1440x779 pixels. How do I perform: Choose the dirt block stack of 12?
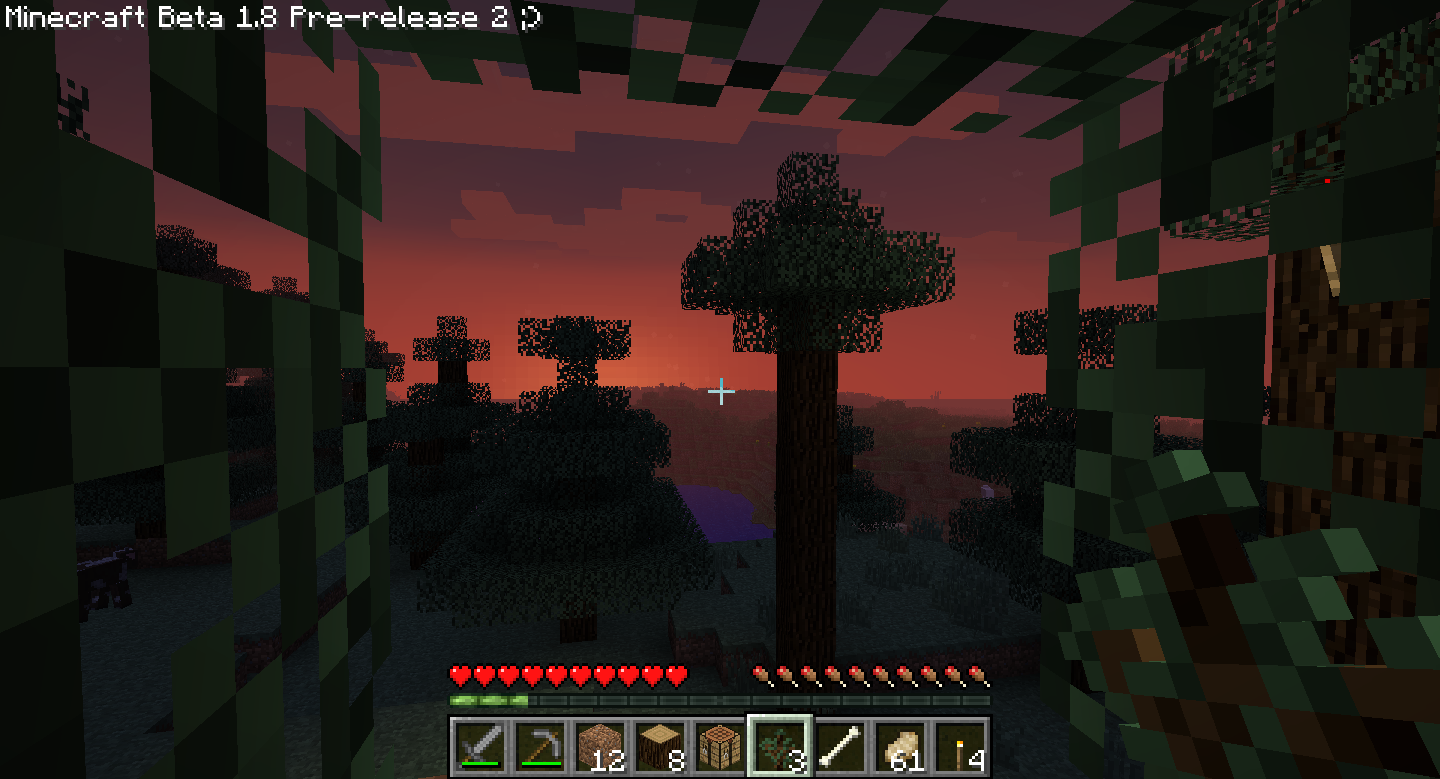[x=598, y=747]
